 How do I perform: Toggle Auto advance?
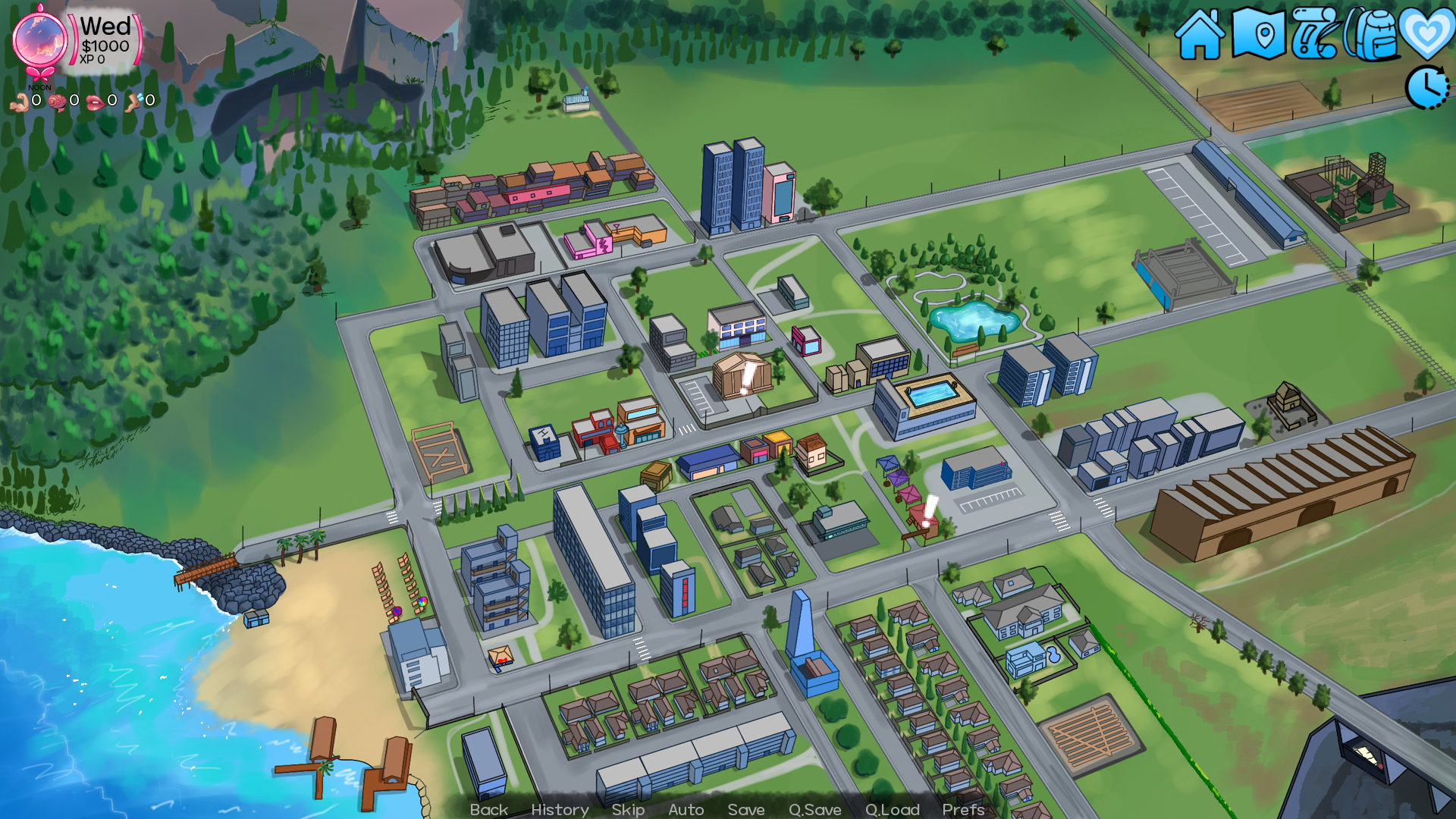(x=686, y=809)
